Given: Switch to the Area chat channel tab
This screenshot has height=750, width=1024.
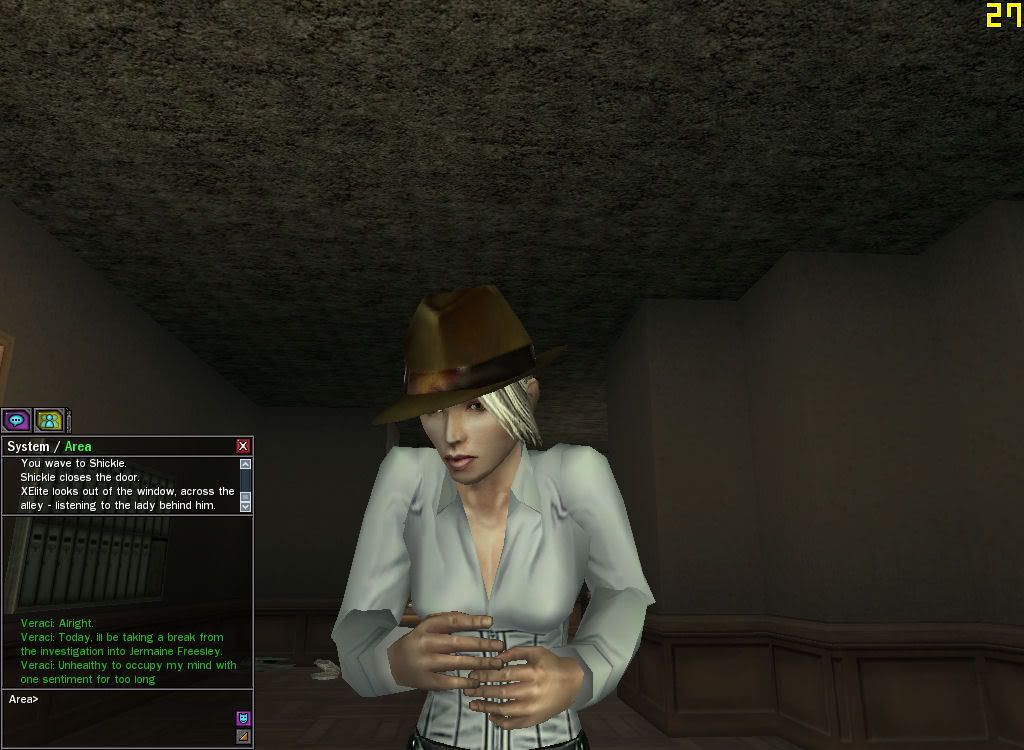Looking at the screenshot, I should tap(78, 446).
